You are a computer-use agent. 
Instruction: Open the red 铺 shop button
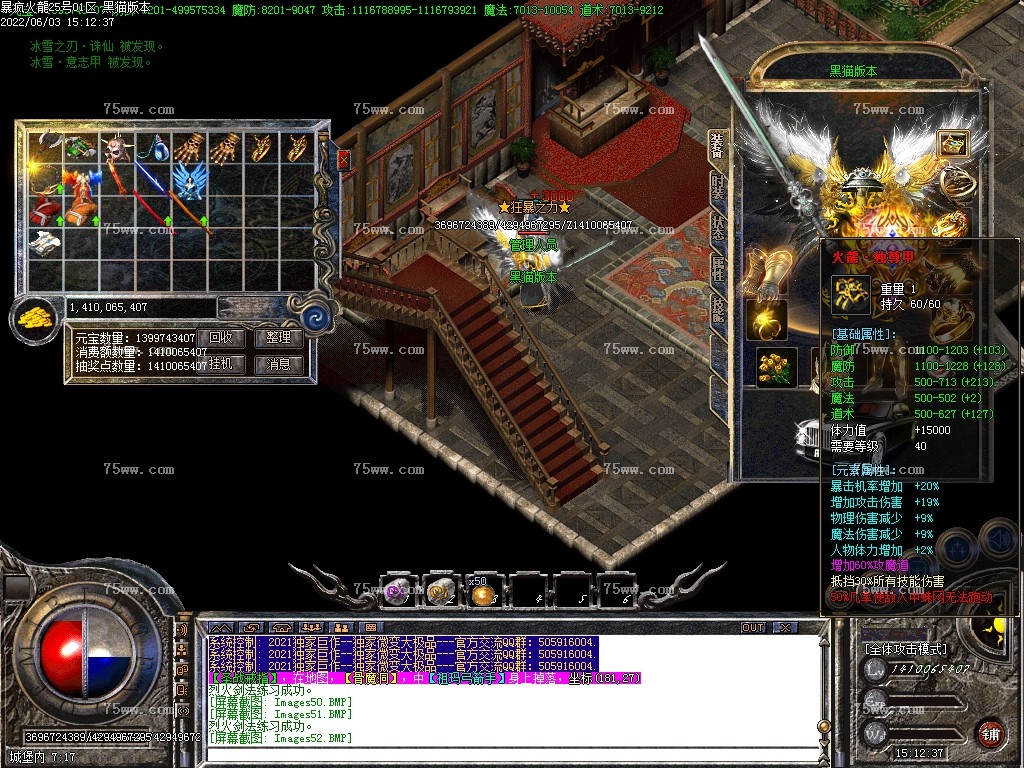990,732
